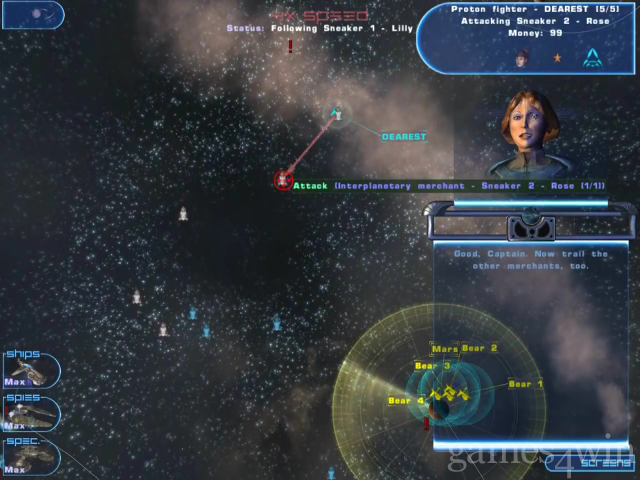Open the spec. ships panel
The width and height of the screenshot is (640, 480).
coord(28,456)
